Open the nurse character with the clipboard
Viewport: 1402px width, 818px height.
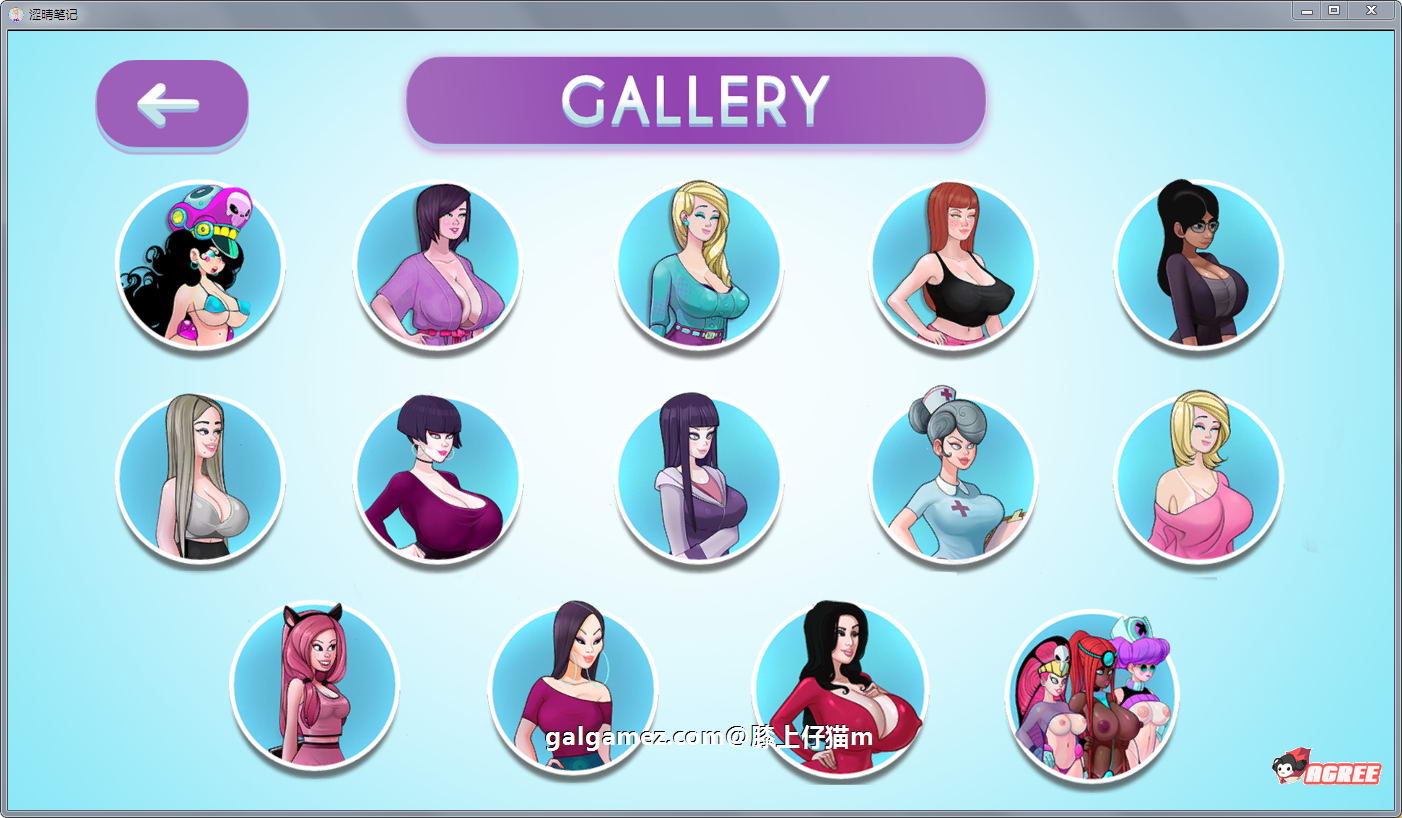coord(954,480)
